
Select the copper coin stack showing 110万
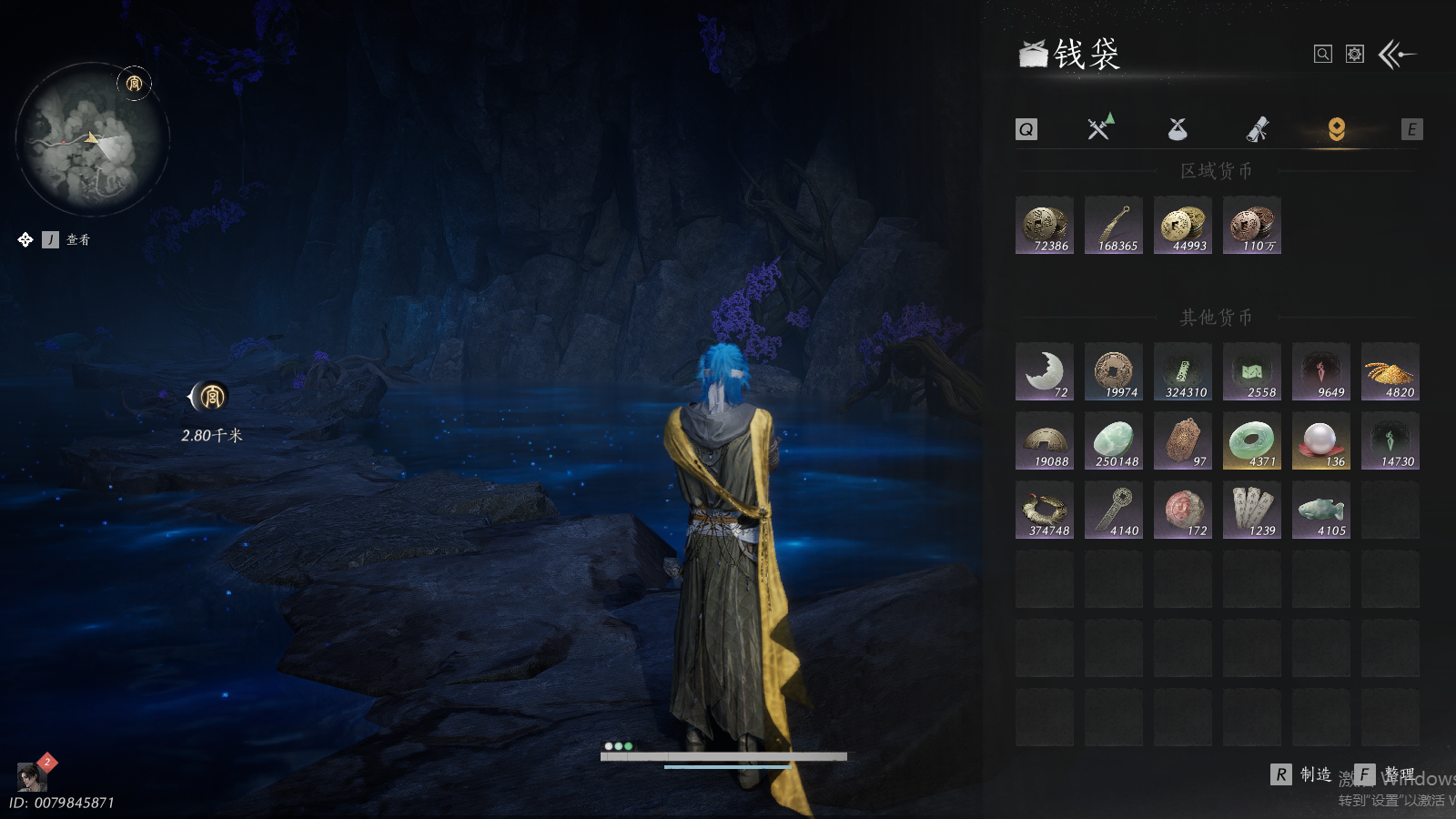1252,226
